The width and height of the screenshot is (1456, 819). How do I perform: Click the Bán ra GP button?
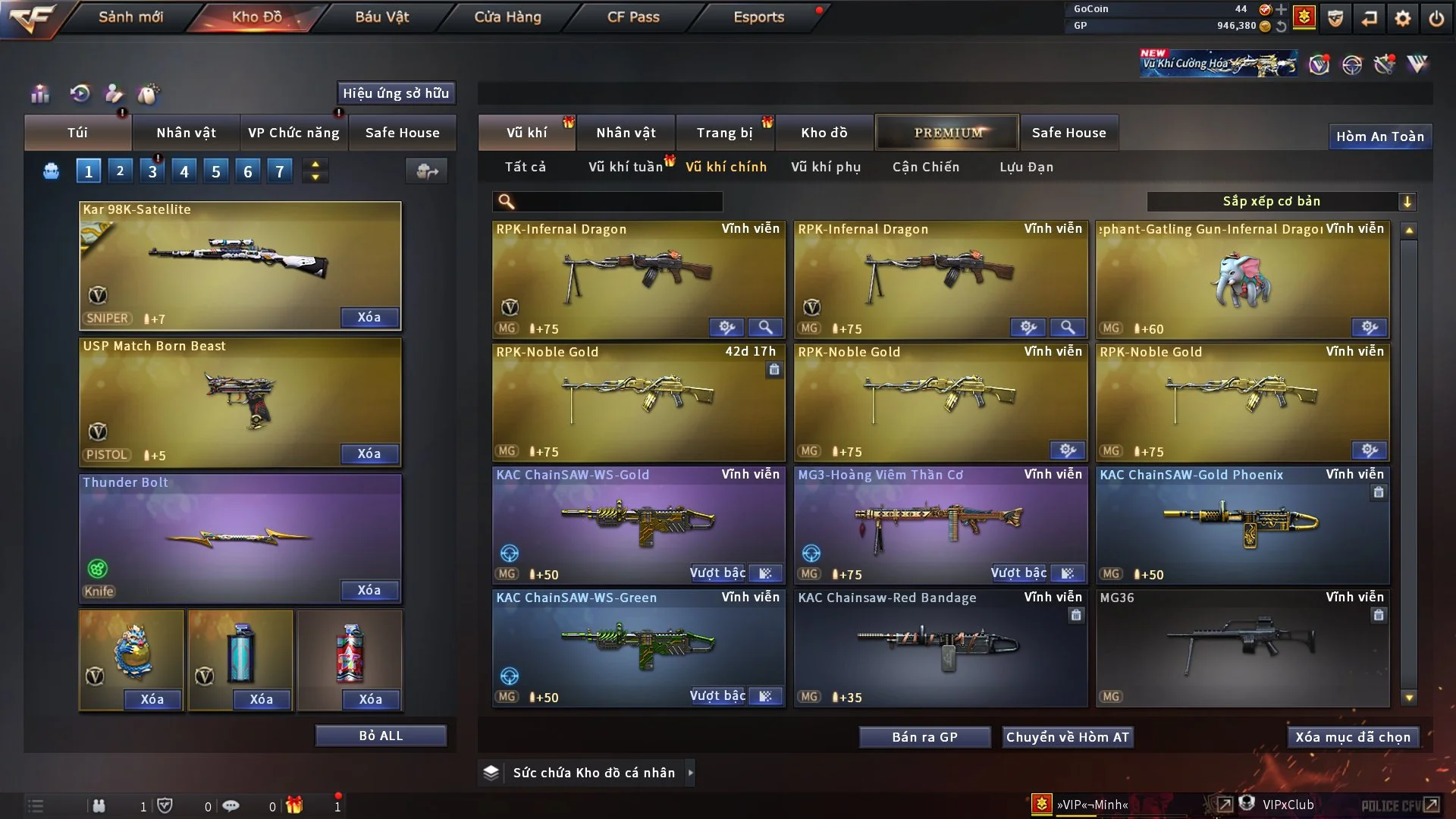point(924,737)
